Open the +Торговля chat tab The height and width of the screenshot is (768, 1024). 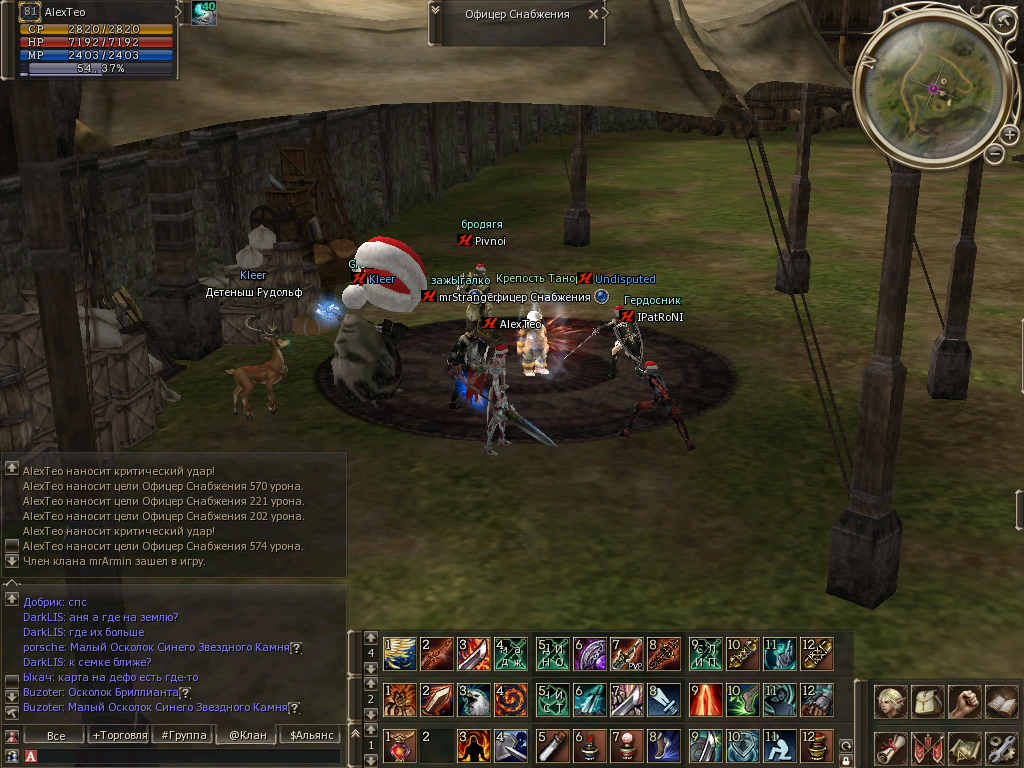click(x=119, y=736)
